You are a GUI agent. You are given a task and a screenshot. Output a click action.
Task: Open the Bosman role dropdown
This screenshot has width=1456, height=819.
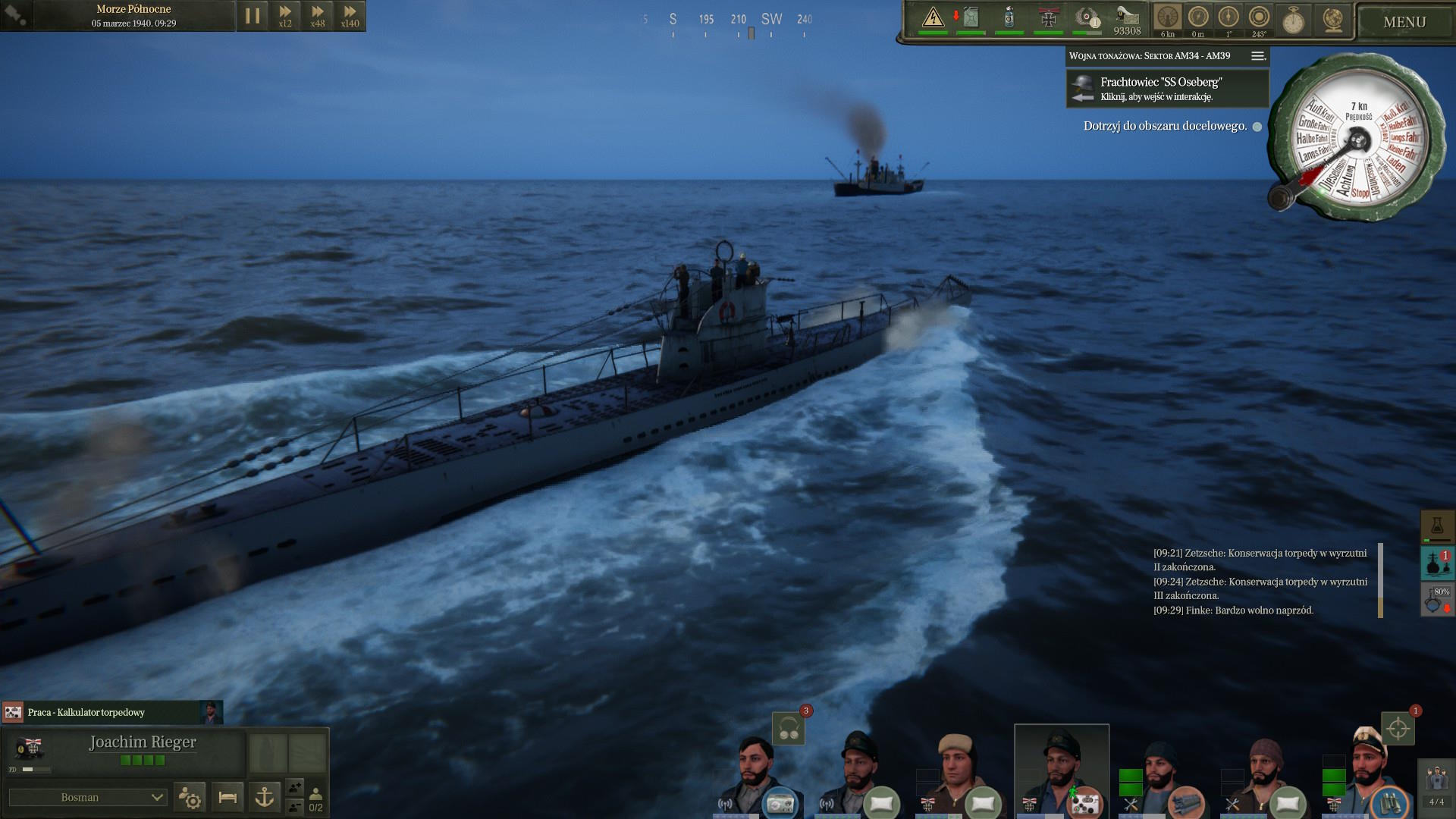(x=88, y=797)
